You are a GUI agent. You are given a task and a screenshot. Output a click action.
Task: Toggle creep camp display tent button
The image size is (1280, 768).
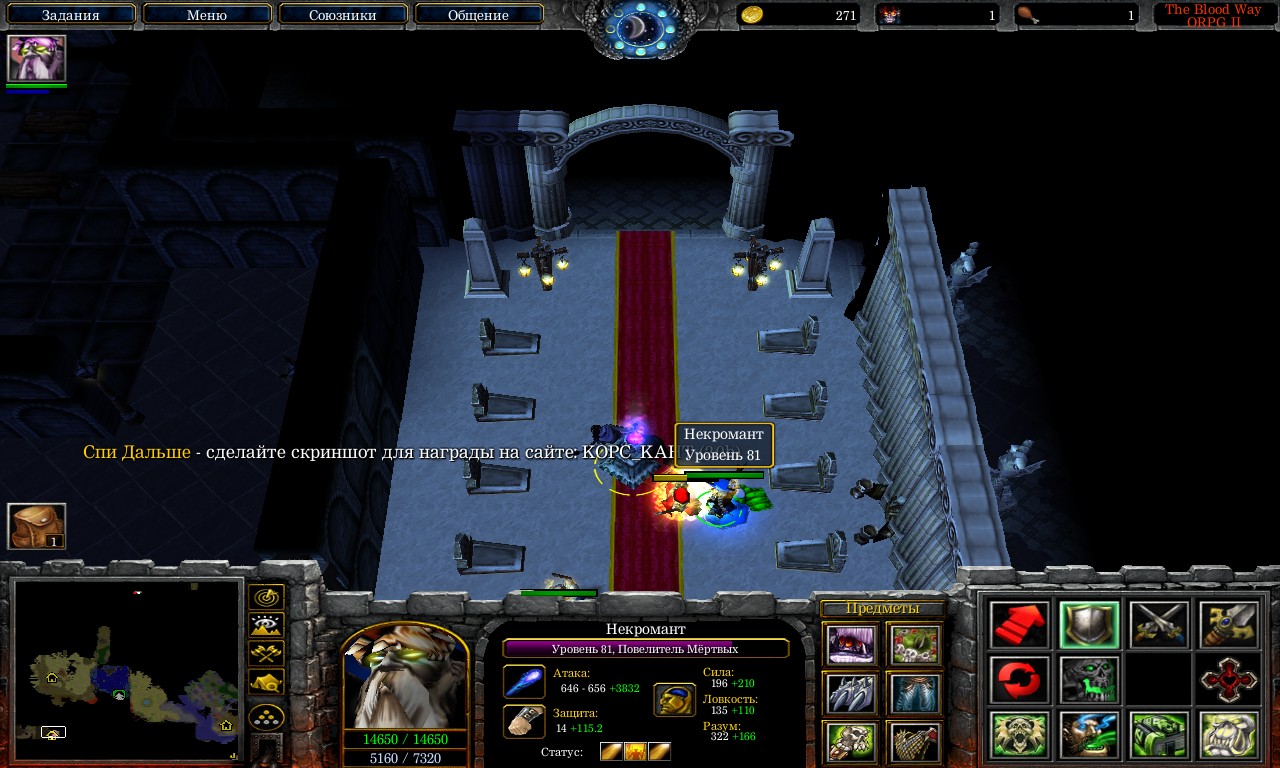266,683
